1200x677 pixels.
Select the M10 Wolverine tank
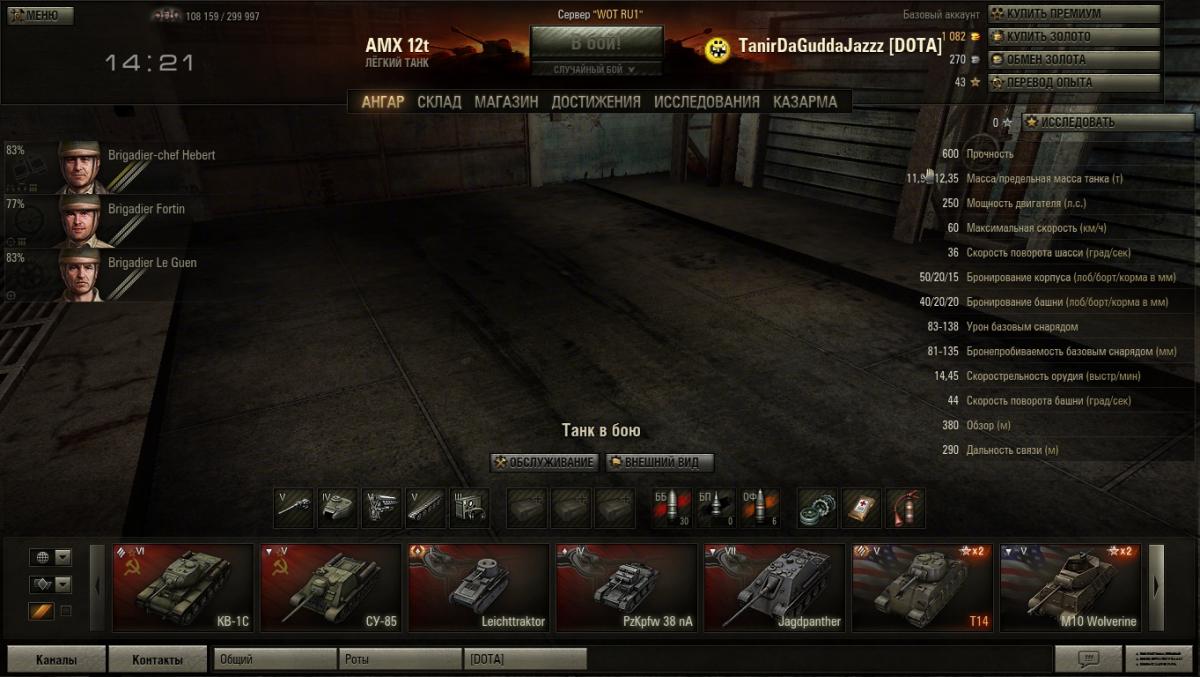click(x=1070, y=588)
